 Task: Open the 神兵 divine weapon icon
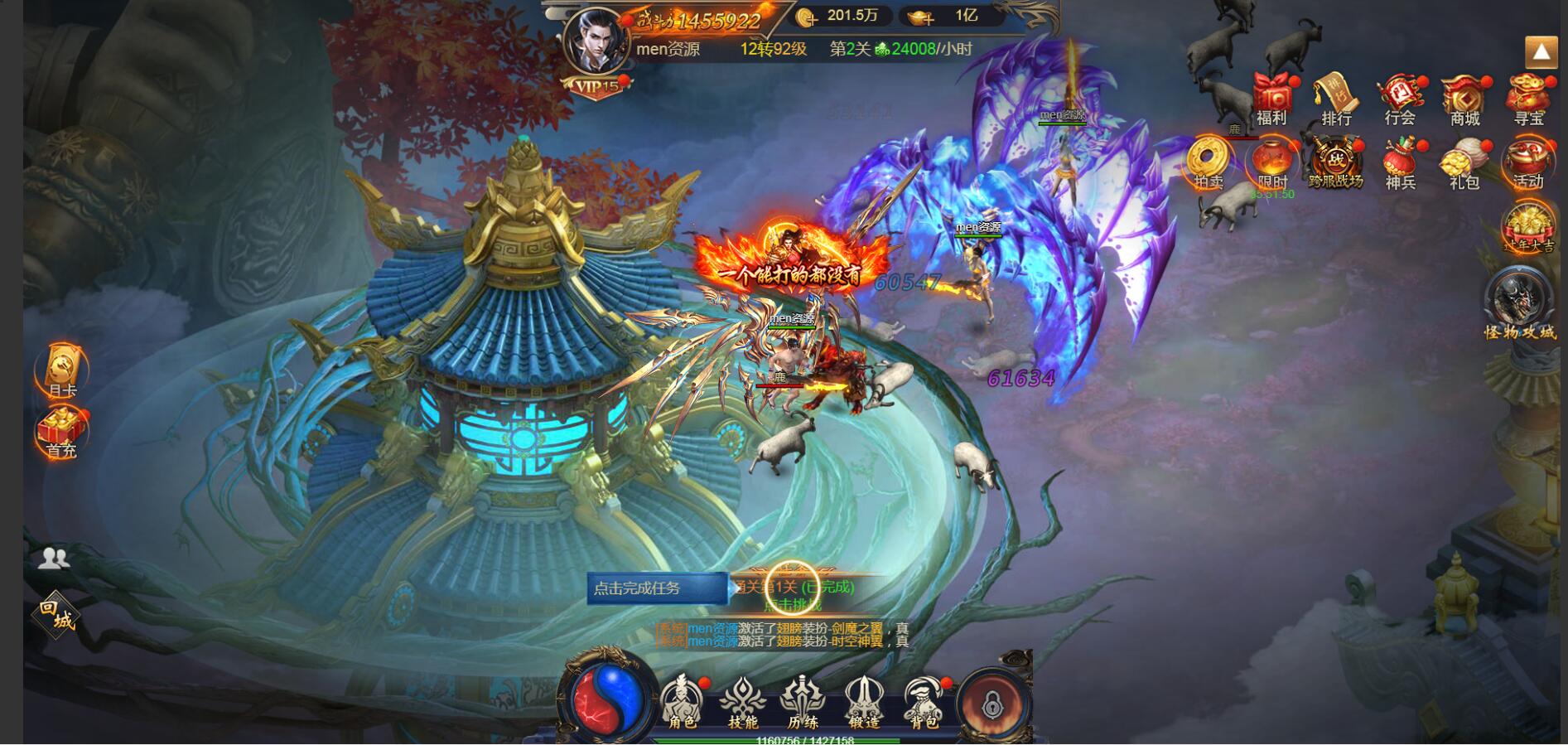(x=1400, y=162)
